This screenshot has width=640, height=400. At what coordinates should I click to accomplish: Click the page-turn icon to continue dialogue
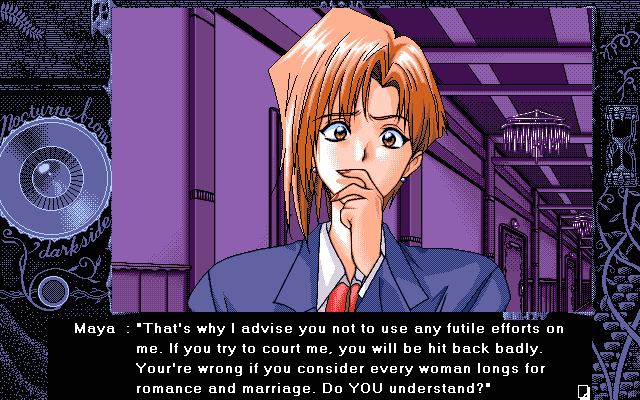(583, 390)
